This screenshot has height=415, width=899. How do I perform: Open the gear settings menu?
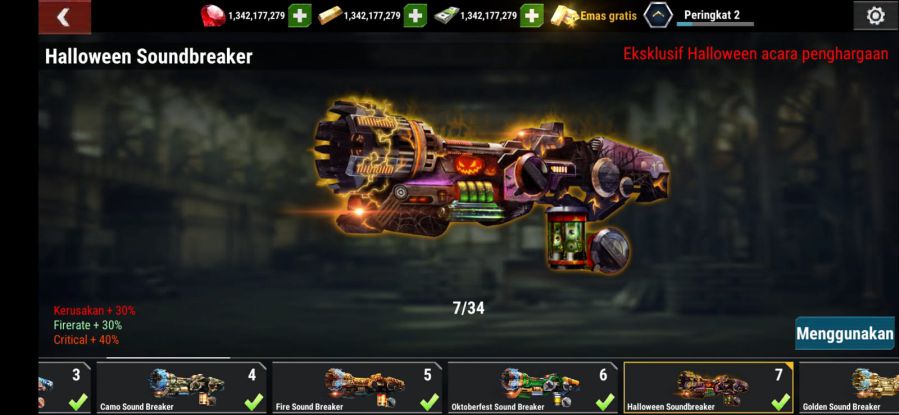pyautogui.click(x=875, y=16)
